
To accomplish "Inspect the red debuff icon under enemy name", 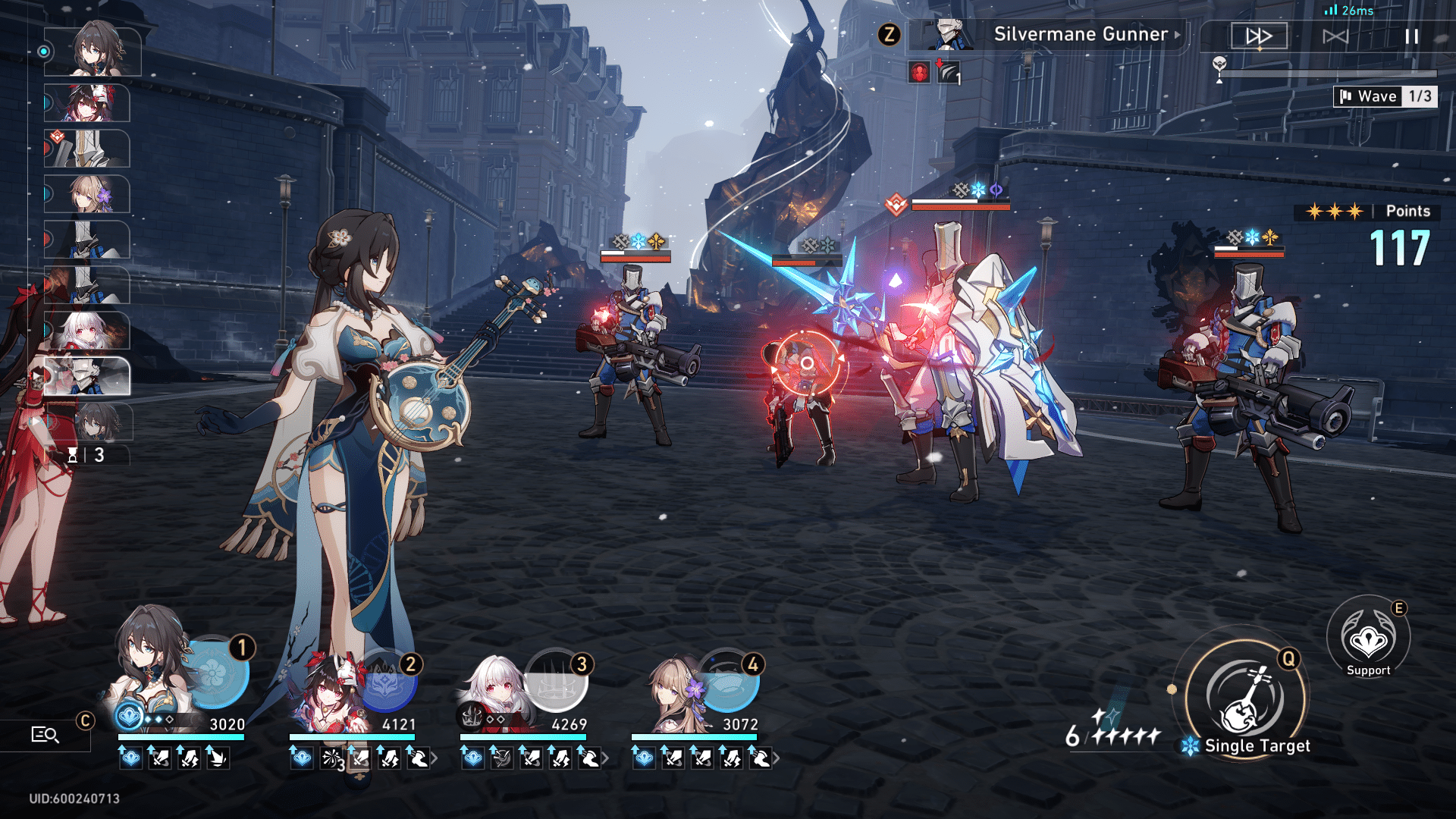I will 919,73.
